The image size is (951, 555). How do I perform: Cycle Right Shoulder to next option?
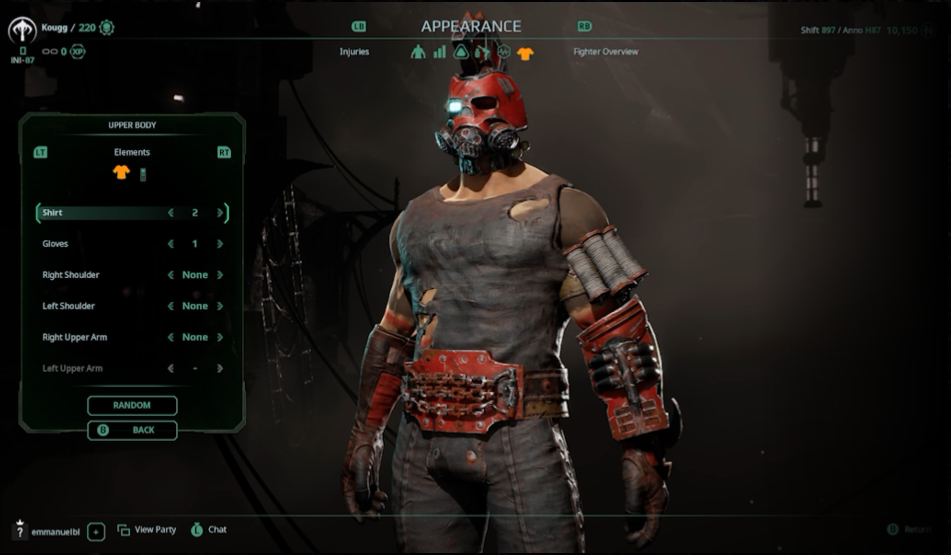[220, 275]
